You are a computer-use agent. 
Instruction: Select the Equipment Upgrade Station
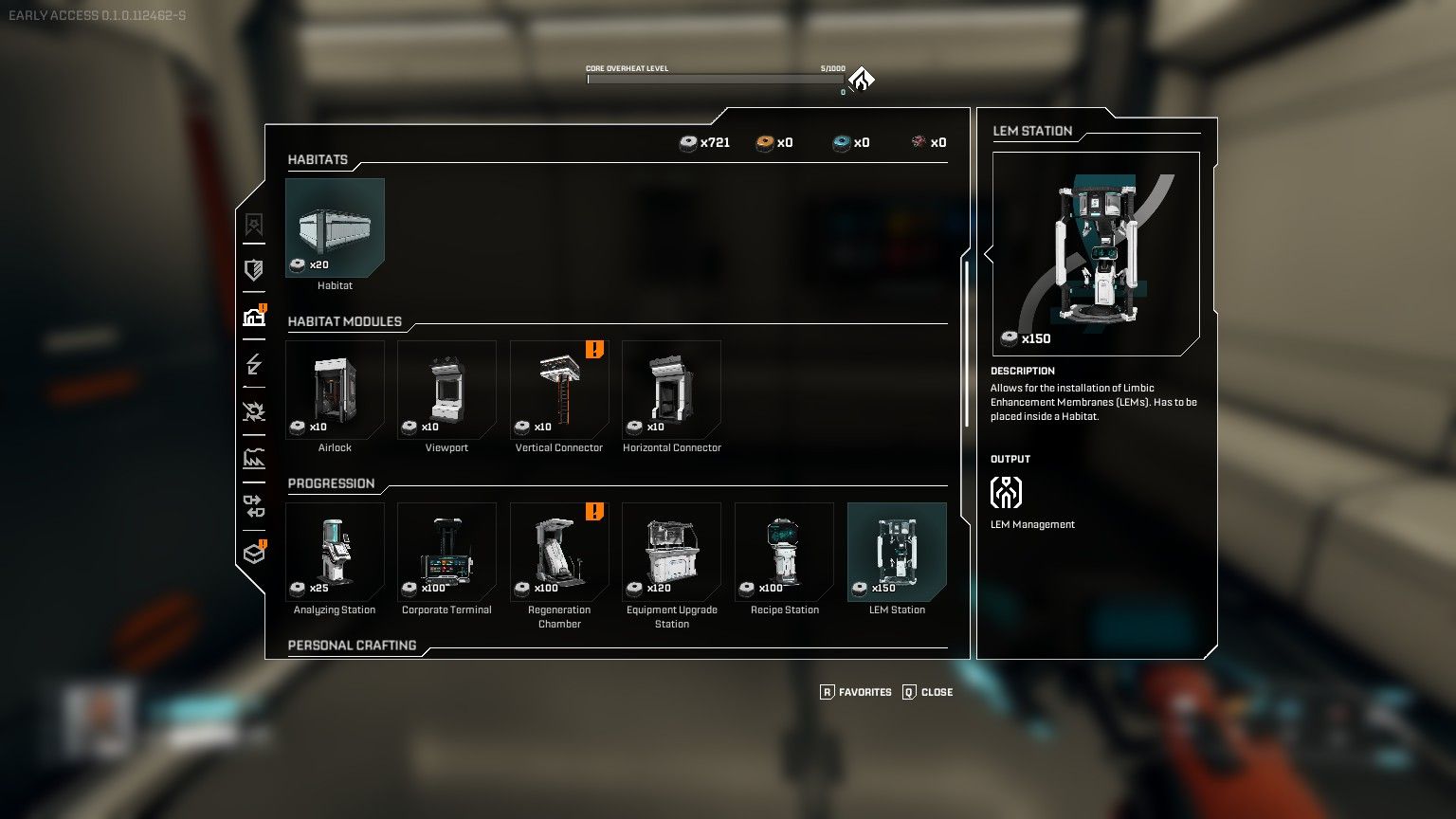(x=671, y=552)
